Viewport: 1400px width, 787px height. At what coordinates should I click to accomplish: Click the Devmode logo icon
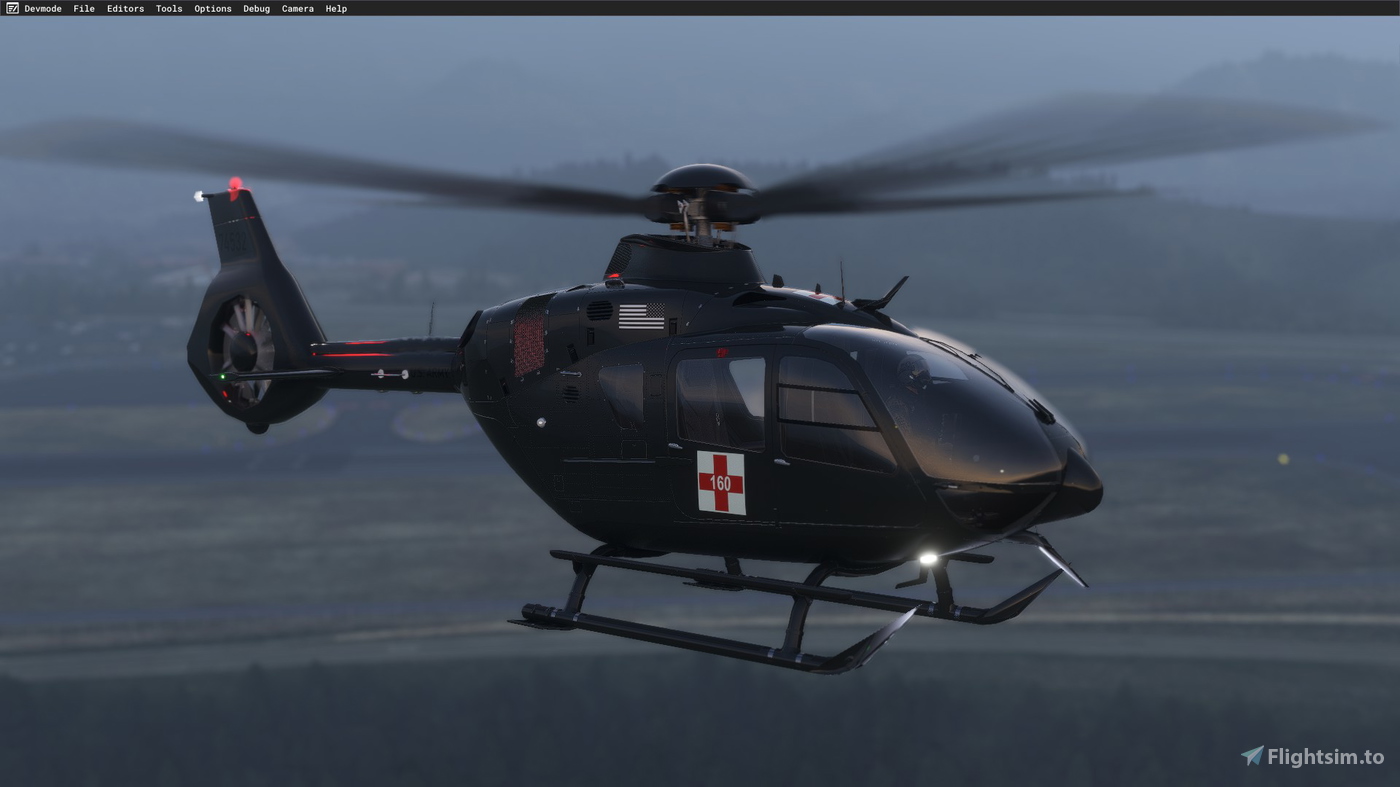click(x=12, y=8)
